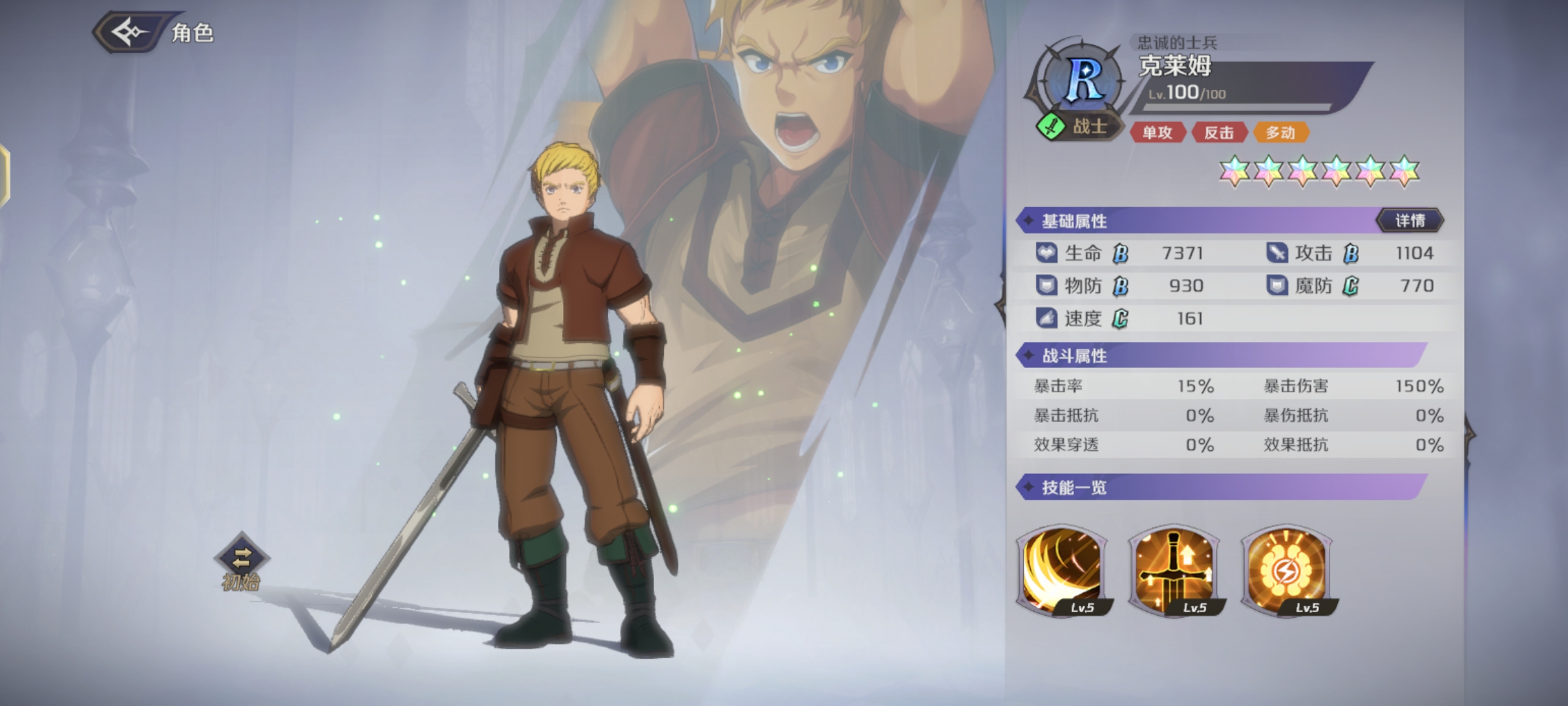Screen dimensions: 1568x706
Task: Tap the 反击 trait tag
Action: (1218, 133)
